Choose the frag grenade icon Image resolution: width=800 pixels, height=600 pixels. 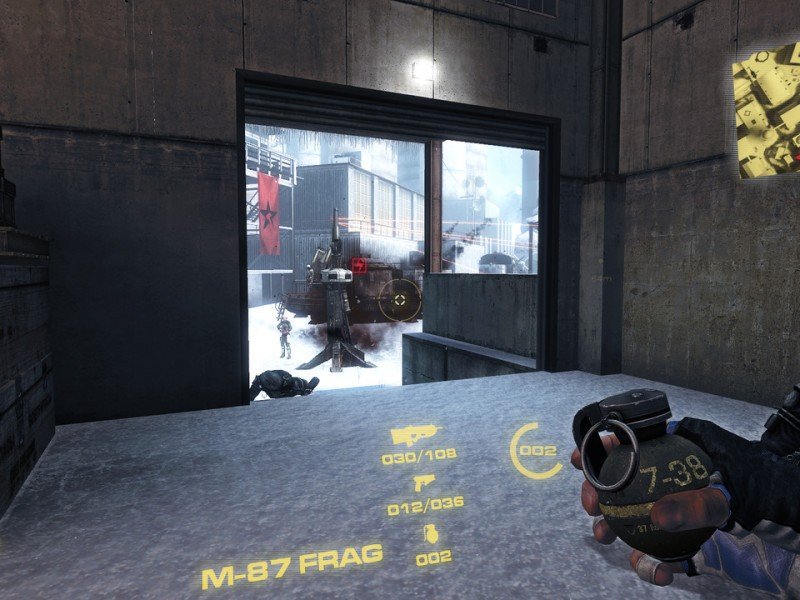coord(431,534)
